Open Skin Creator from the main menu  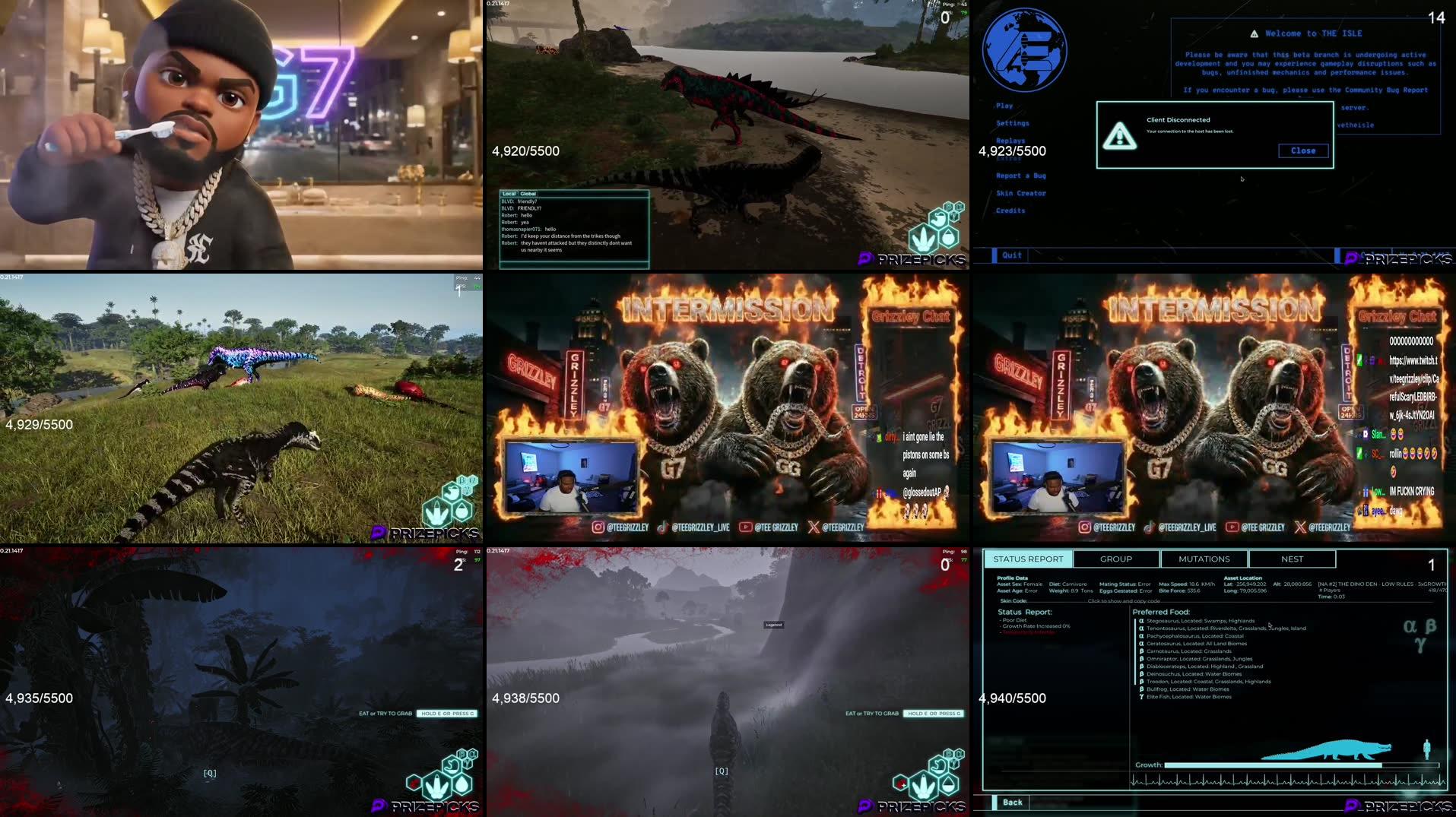[x=1020, y=193]
